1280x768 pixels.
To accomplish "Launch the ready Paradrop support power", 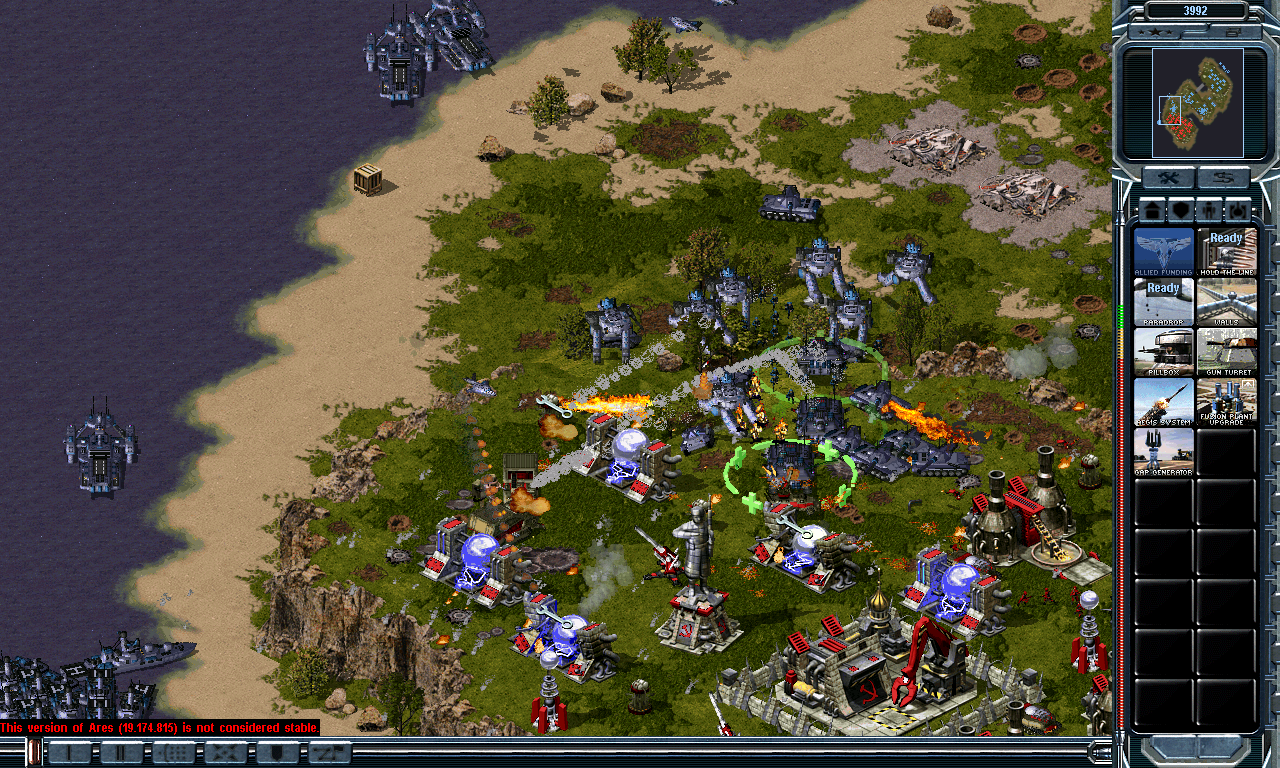I will pos(1164,301).
